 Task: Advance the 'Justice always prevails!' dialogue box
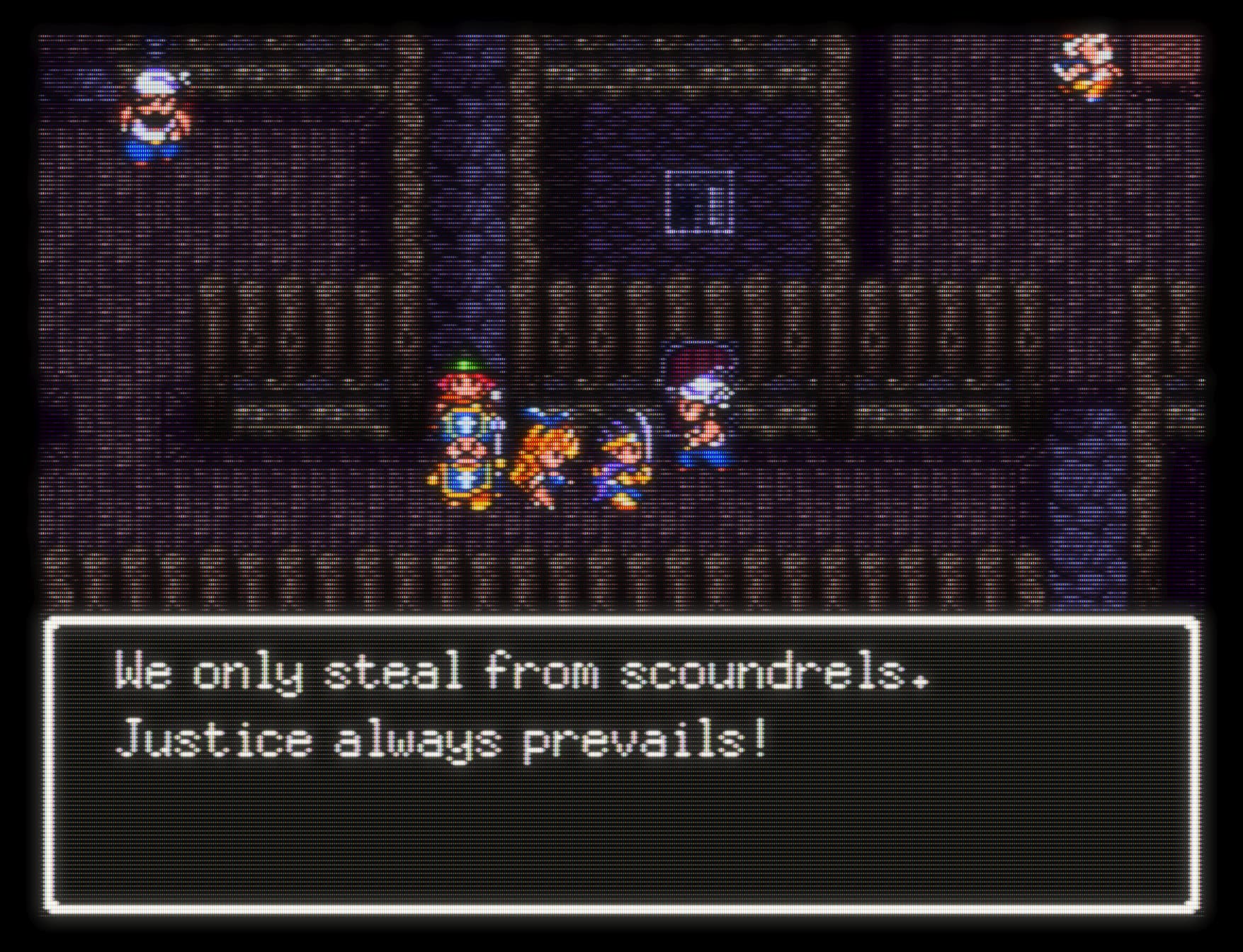(621, 764)
